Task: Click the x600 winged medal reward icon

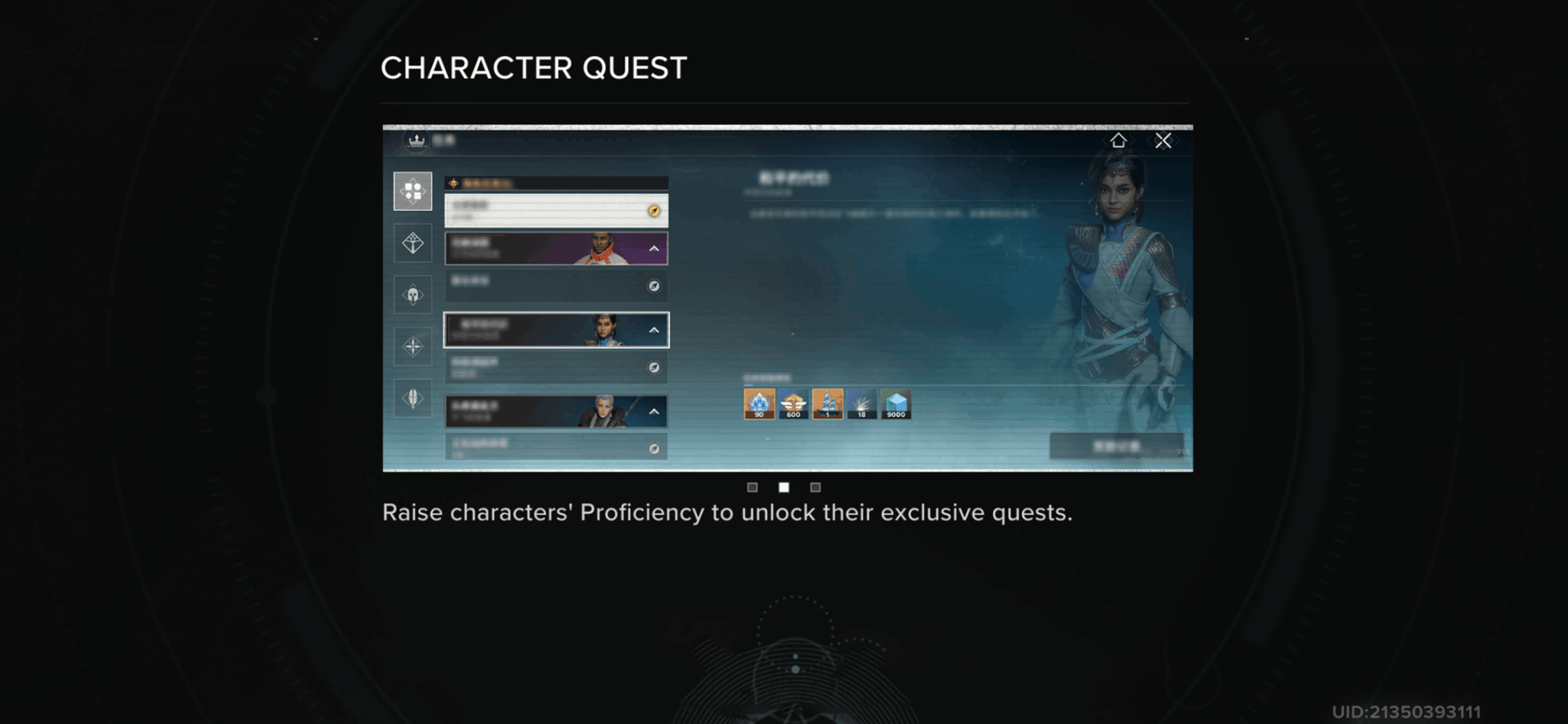Action: point(792,405)
